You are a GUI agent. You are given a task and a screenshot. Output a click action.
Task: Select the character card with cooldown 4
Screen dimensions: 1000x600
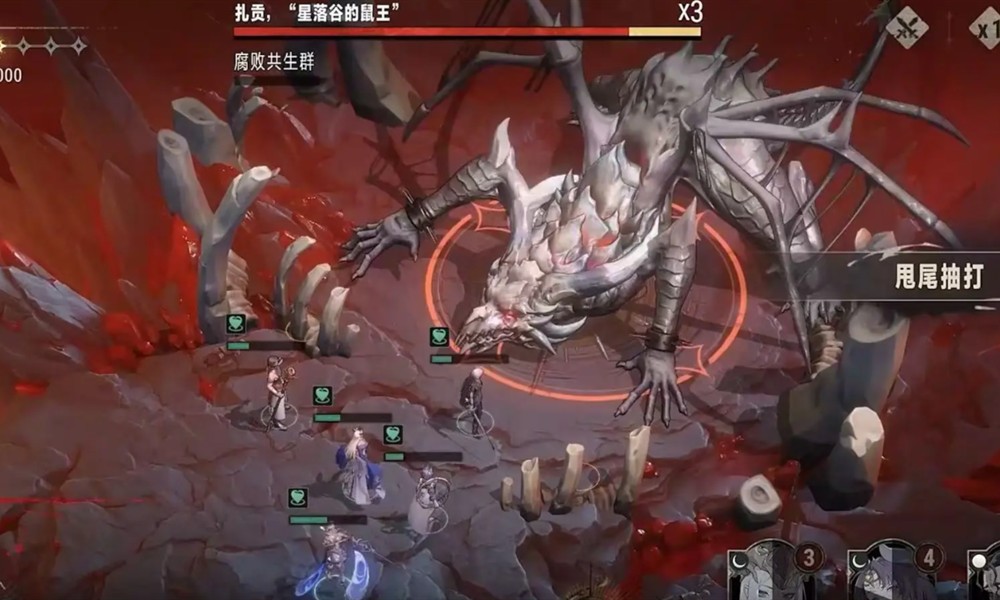(x=893, y=572)
